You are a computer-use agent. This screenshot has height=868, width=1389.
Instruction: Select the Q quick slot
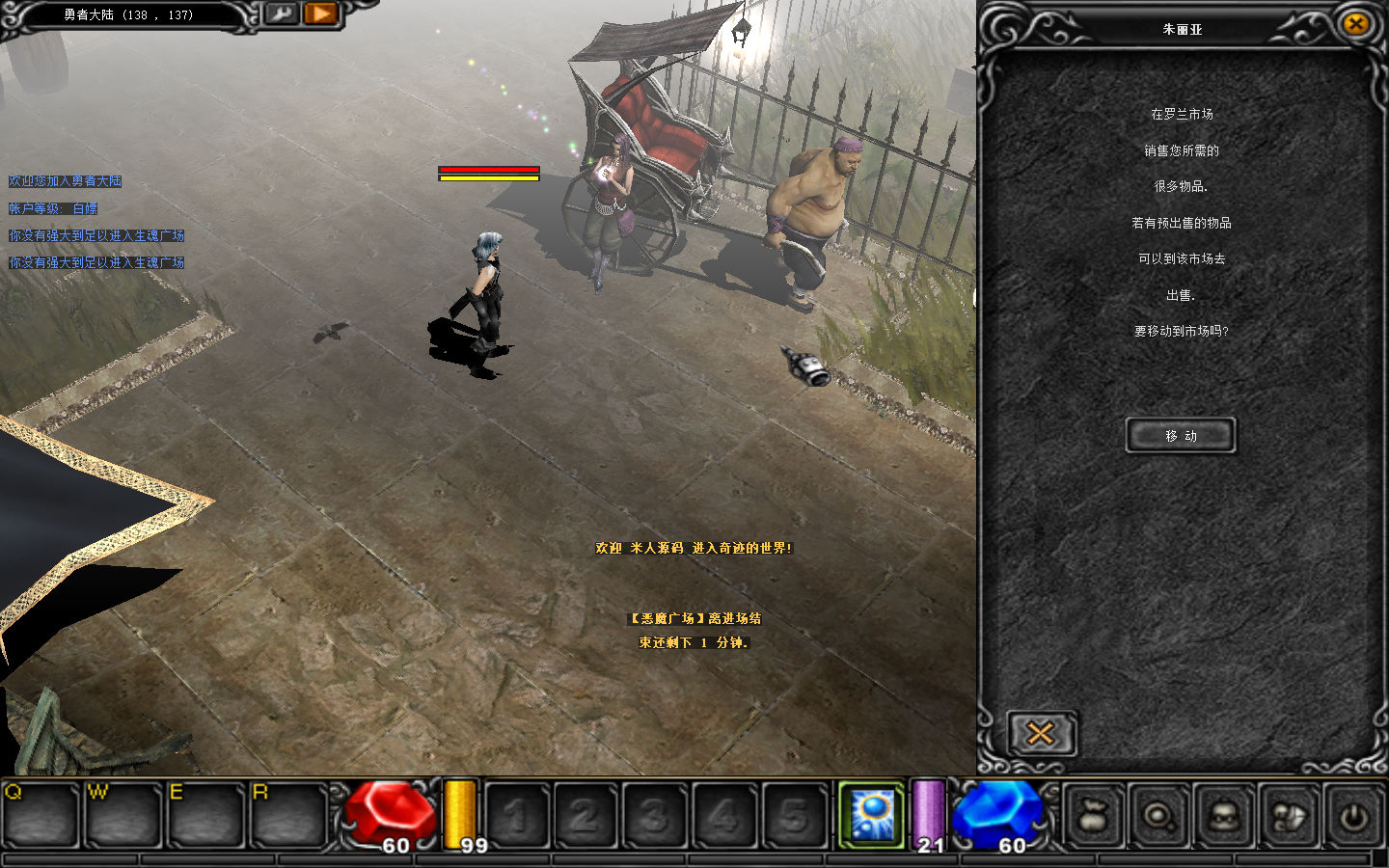pos(41,815)
